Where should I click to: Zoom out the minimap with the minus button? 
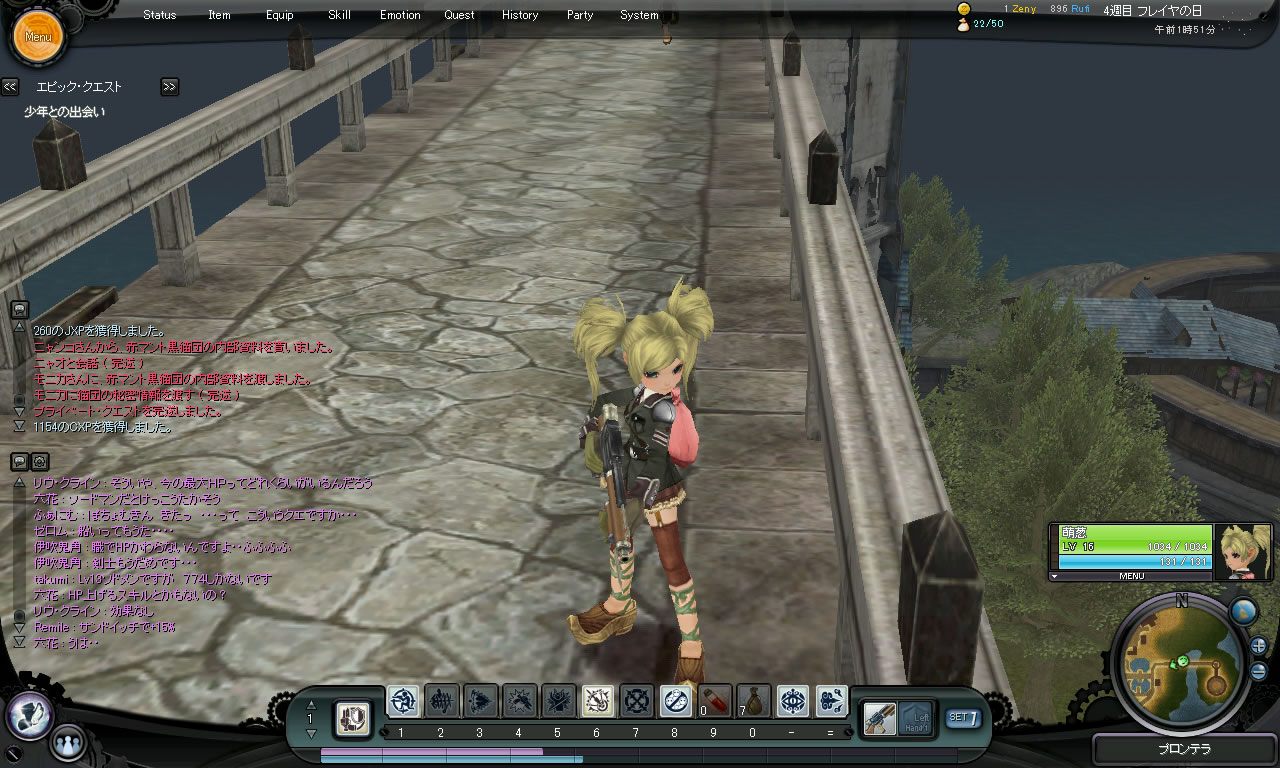(1258, 671)
